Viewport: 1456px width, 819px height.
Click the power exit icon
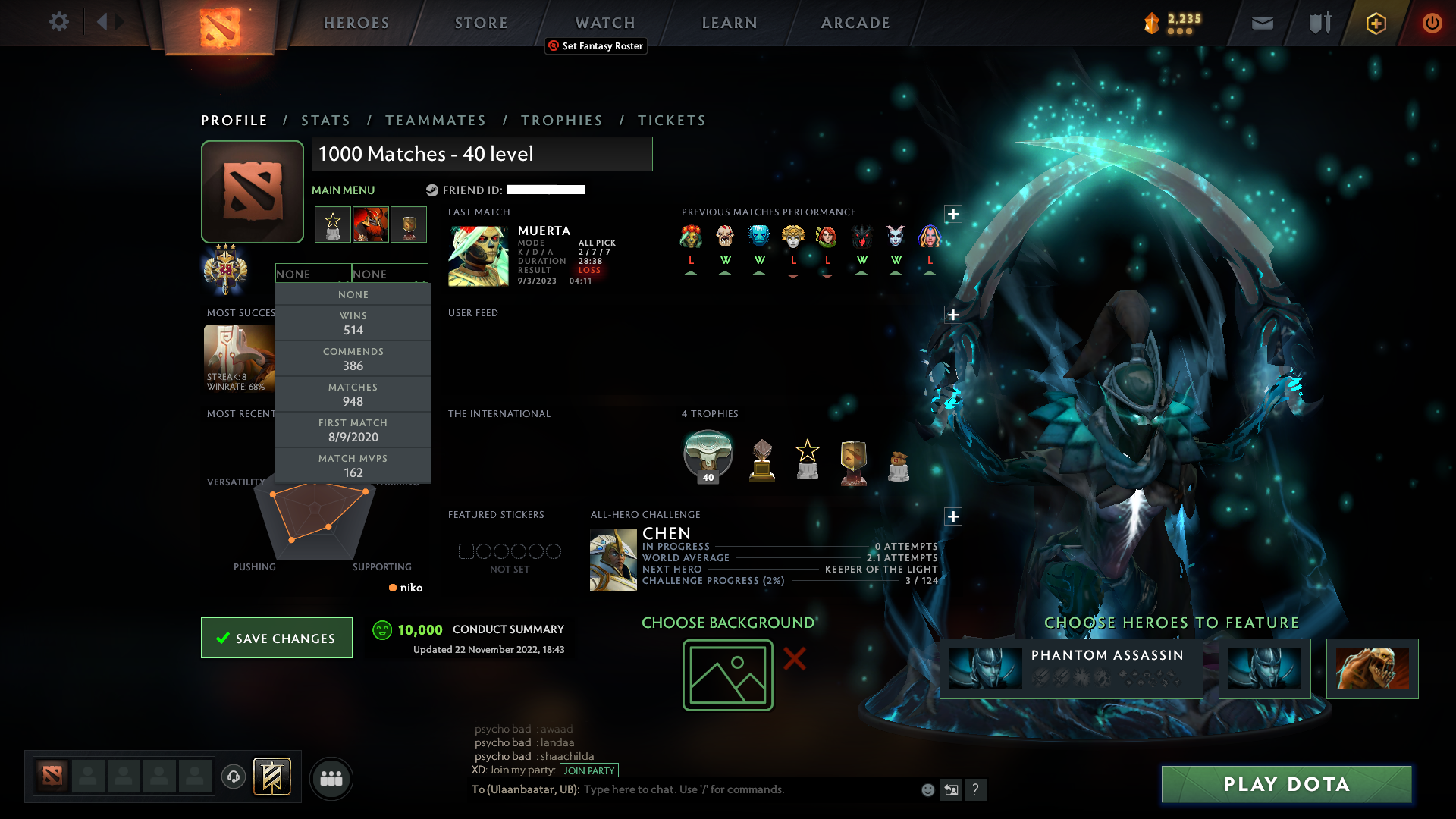tap(1432, 23)
